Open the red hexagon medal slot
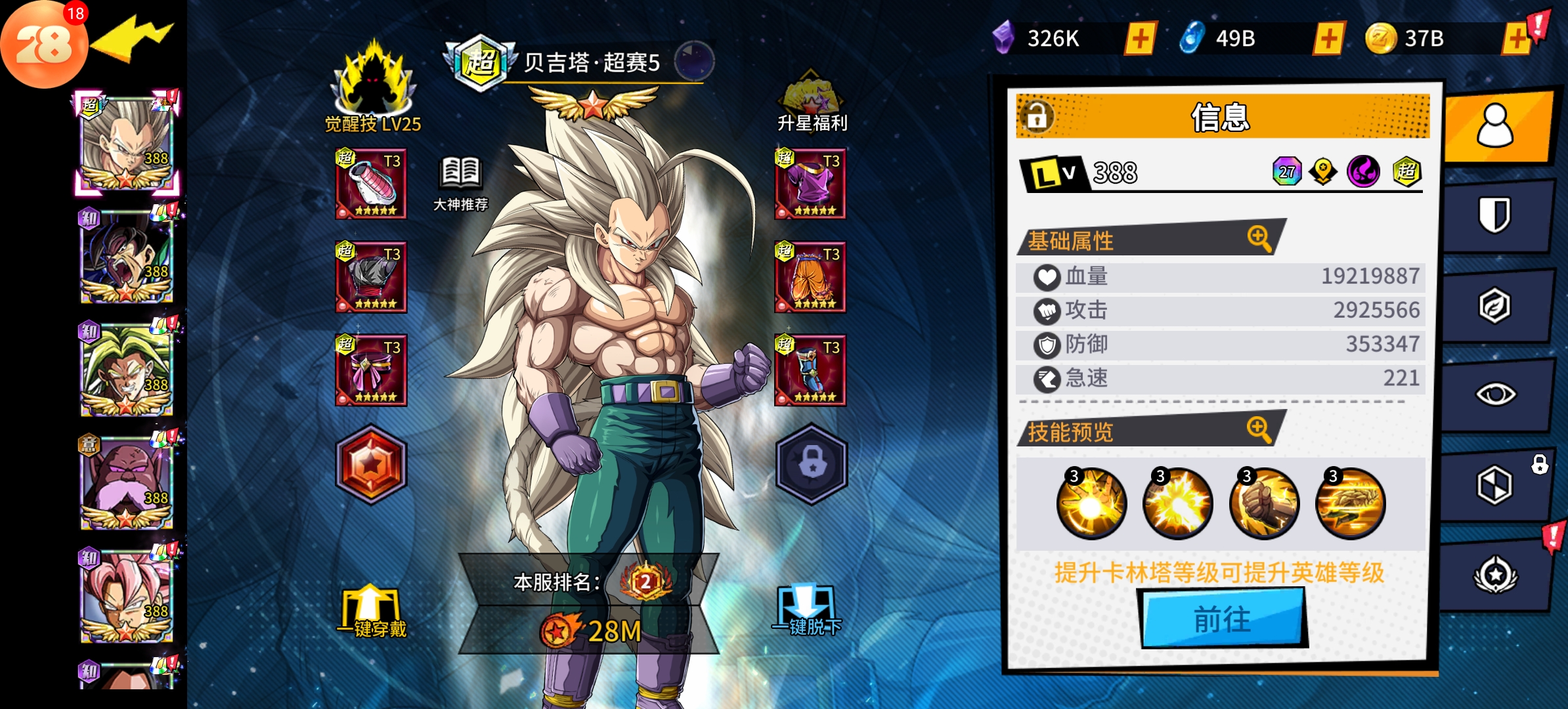Viewport: 1568px width, 709px height. point(372,464)
